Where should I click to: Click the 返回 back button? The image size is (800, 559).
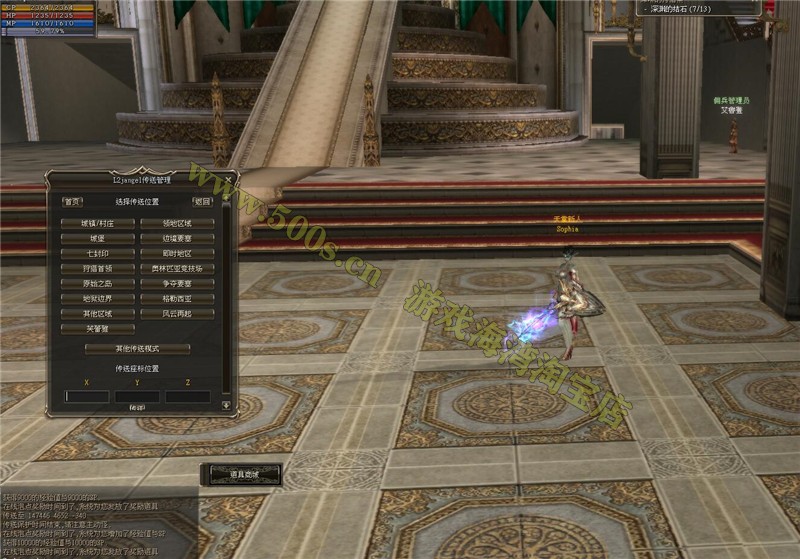(203, 201)
